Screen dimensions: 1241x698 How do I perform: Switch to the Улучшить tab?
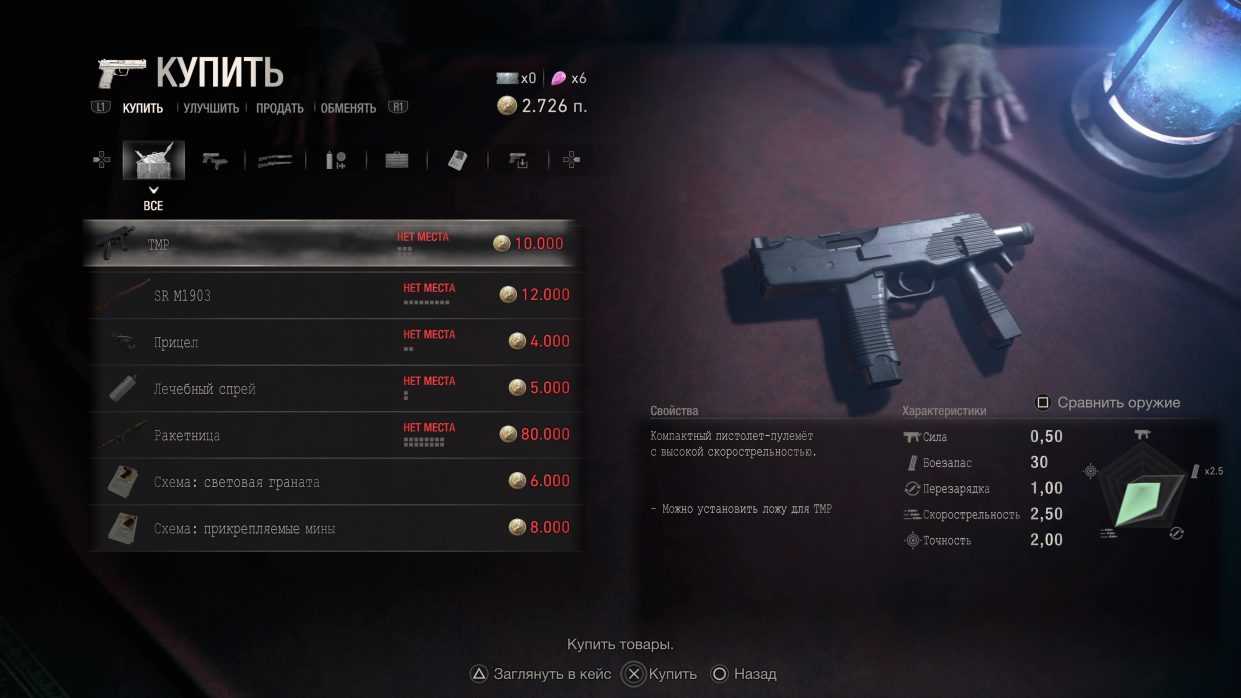click(x=211, y=108)
